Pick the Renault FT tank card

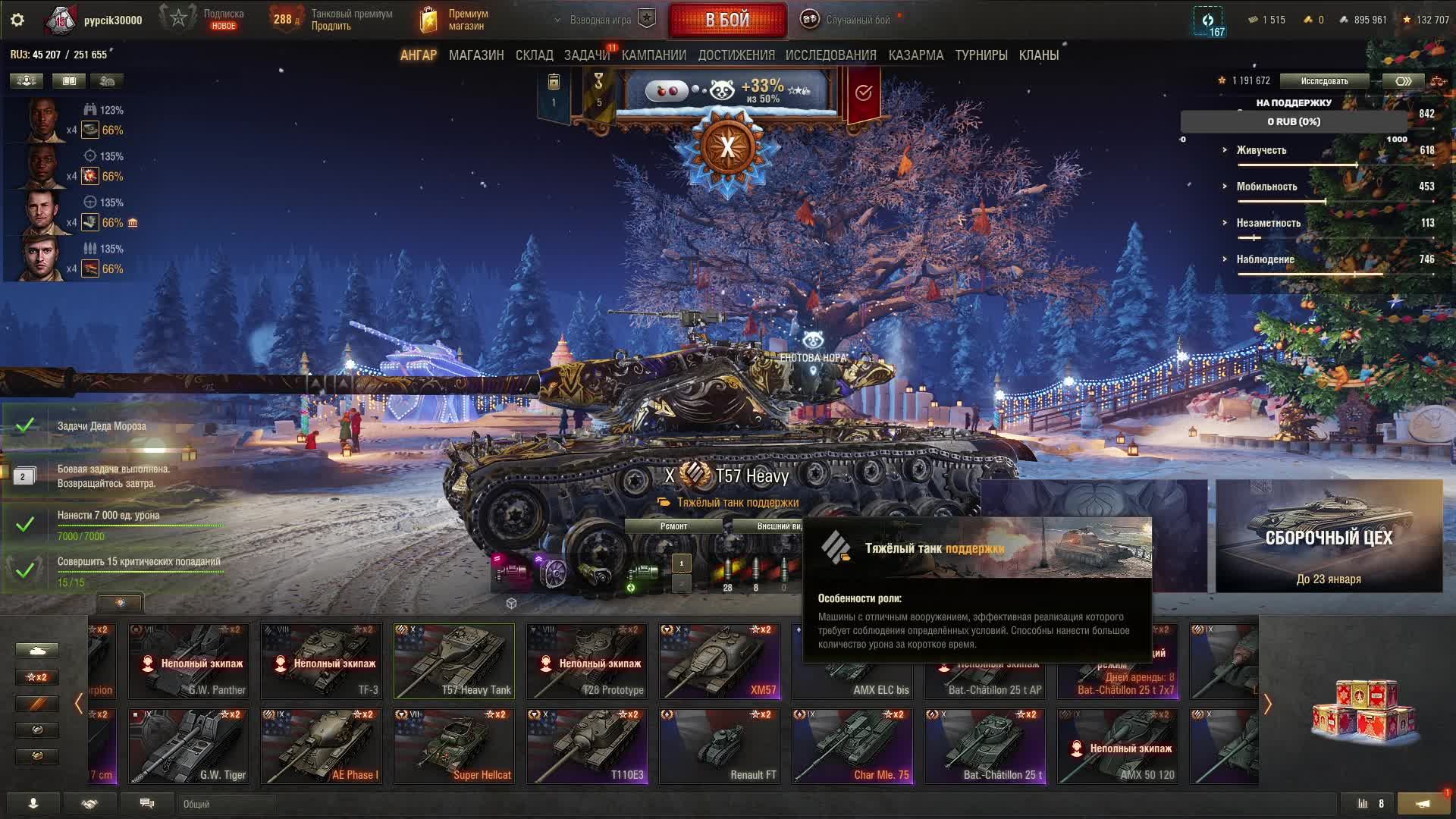tap(720, 745)
